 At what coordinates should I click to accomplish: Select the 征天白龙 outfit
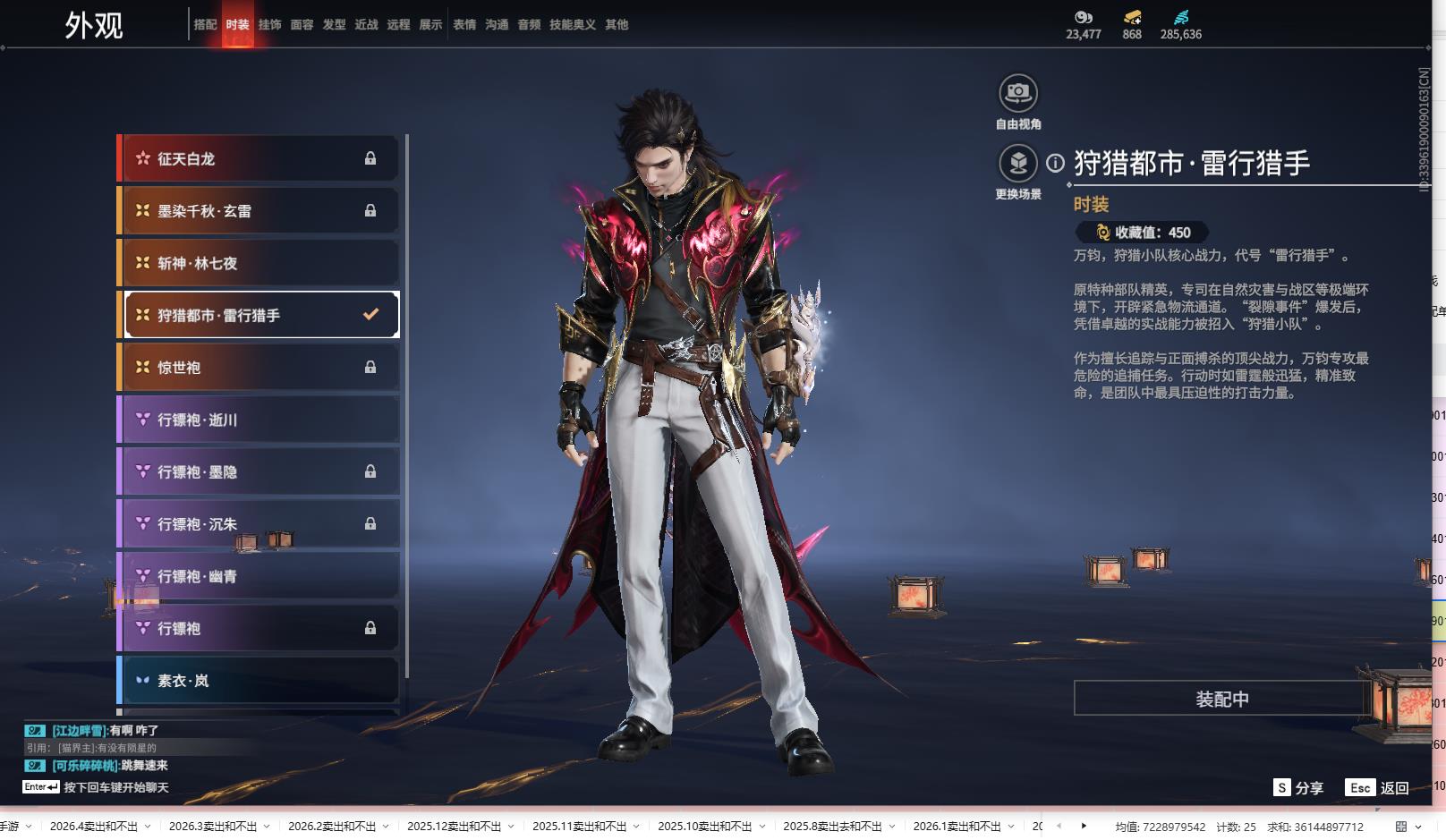point(259,158)
